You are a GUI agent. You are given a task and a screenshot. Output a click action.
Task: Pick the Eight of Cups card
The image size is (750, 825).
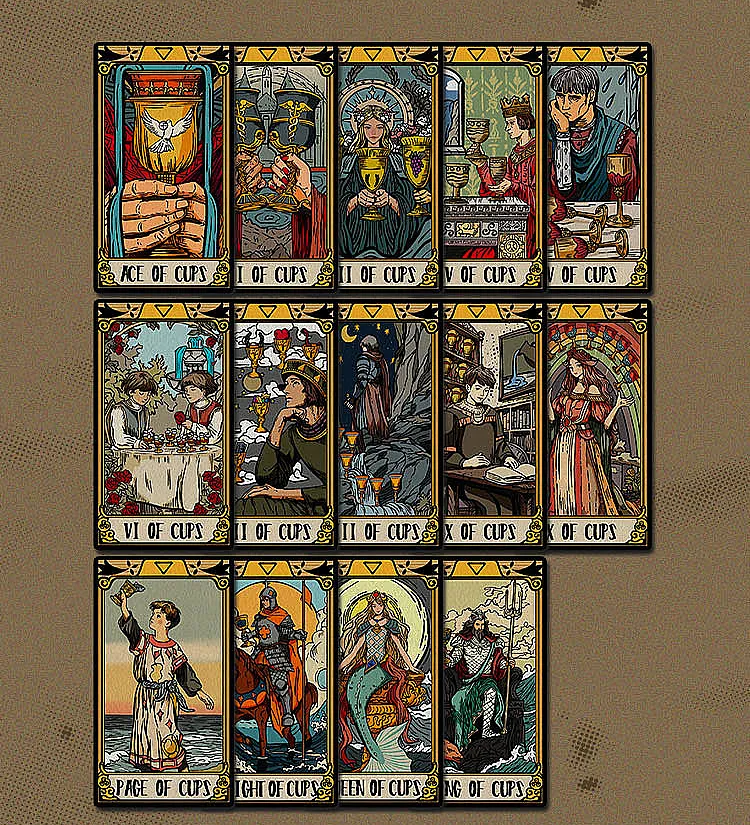tap(387, 424)
